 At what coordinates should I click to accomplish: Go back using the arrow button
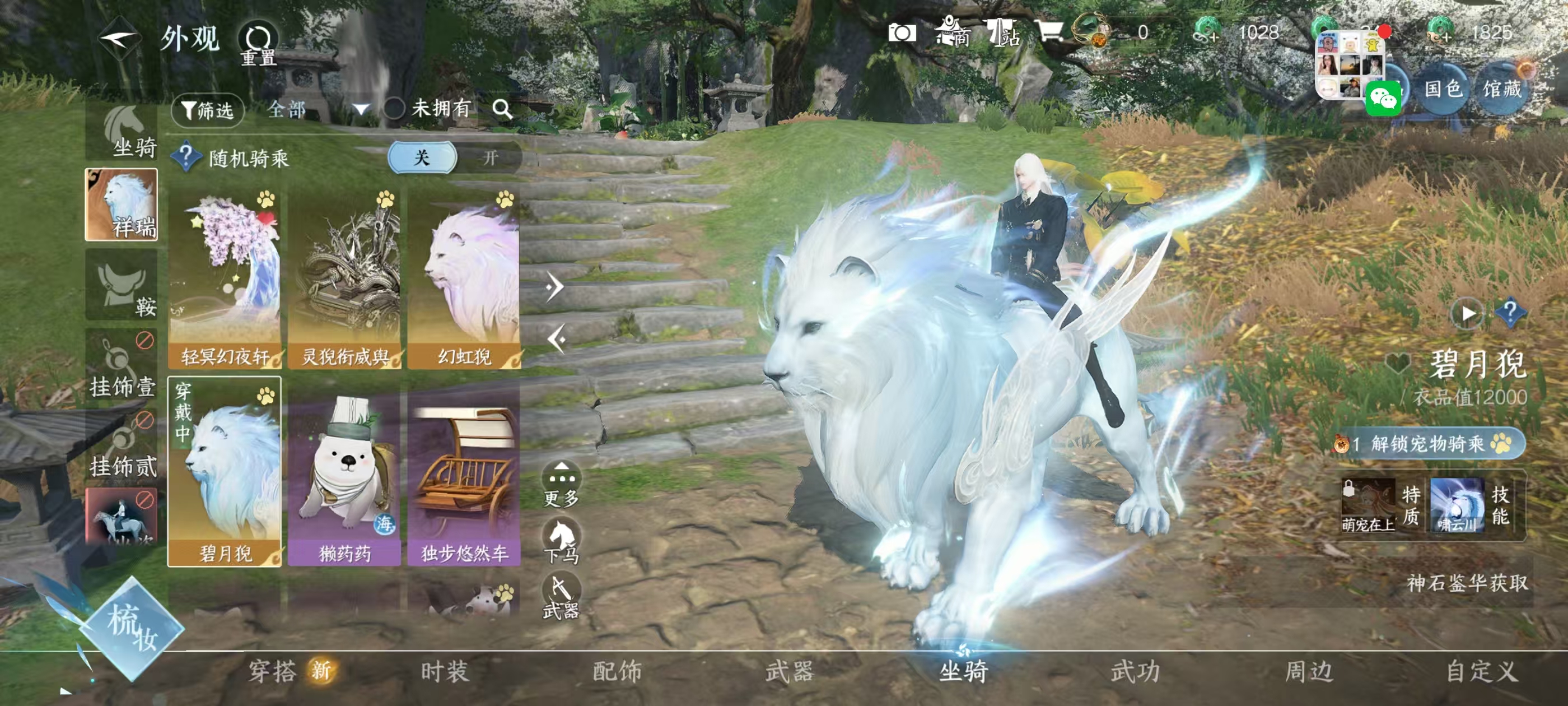coord(119,40)
